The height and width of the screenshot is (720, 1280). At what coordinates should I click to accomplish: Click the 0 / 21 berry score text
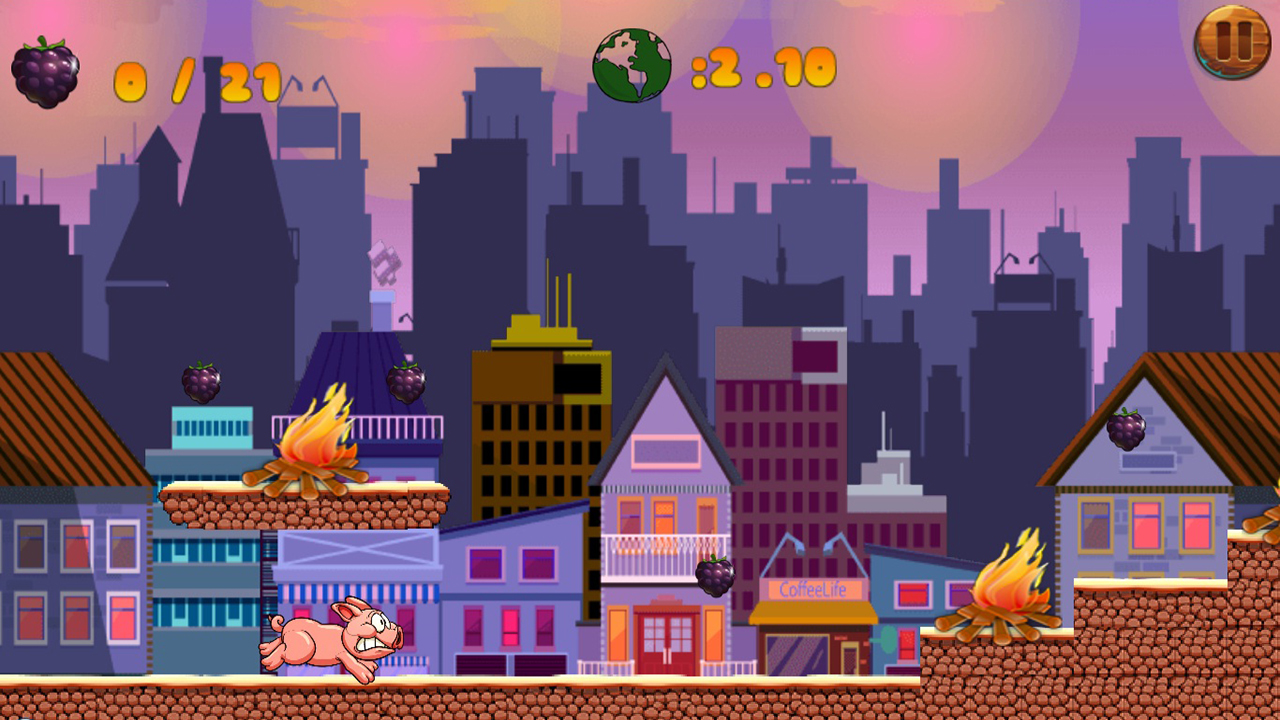(x=195, y=78)
